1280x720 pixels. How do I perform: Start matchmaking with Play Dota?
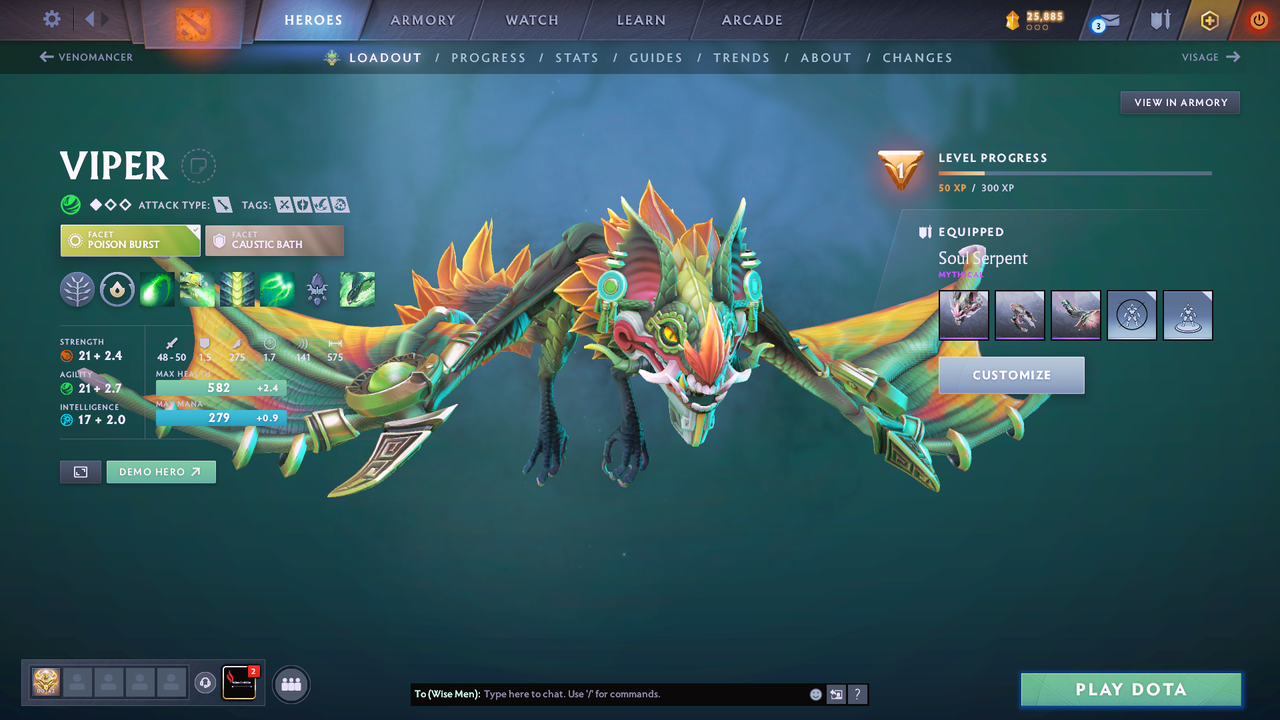pyautogui.click(x=1130, y=689)
